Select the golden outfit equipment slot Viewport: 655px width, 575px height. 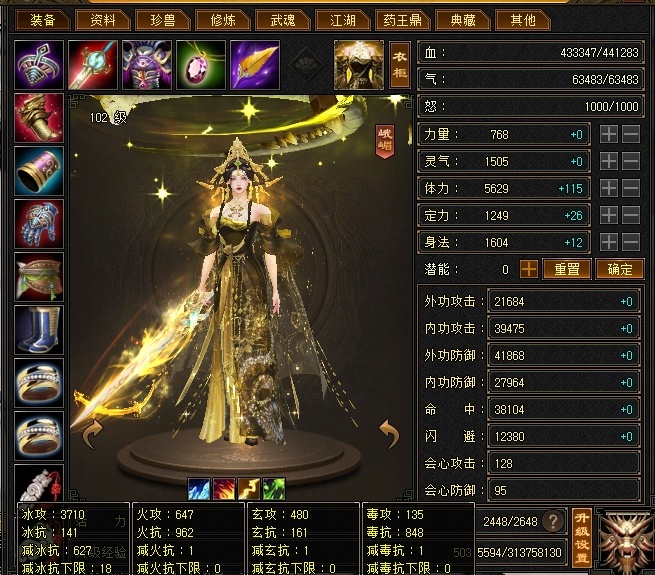358,65
